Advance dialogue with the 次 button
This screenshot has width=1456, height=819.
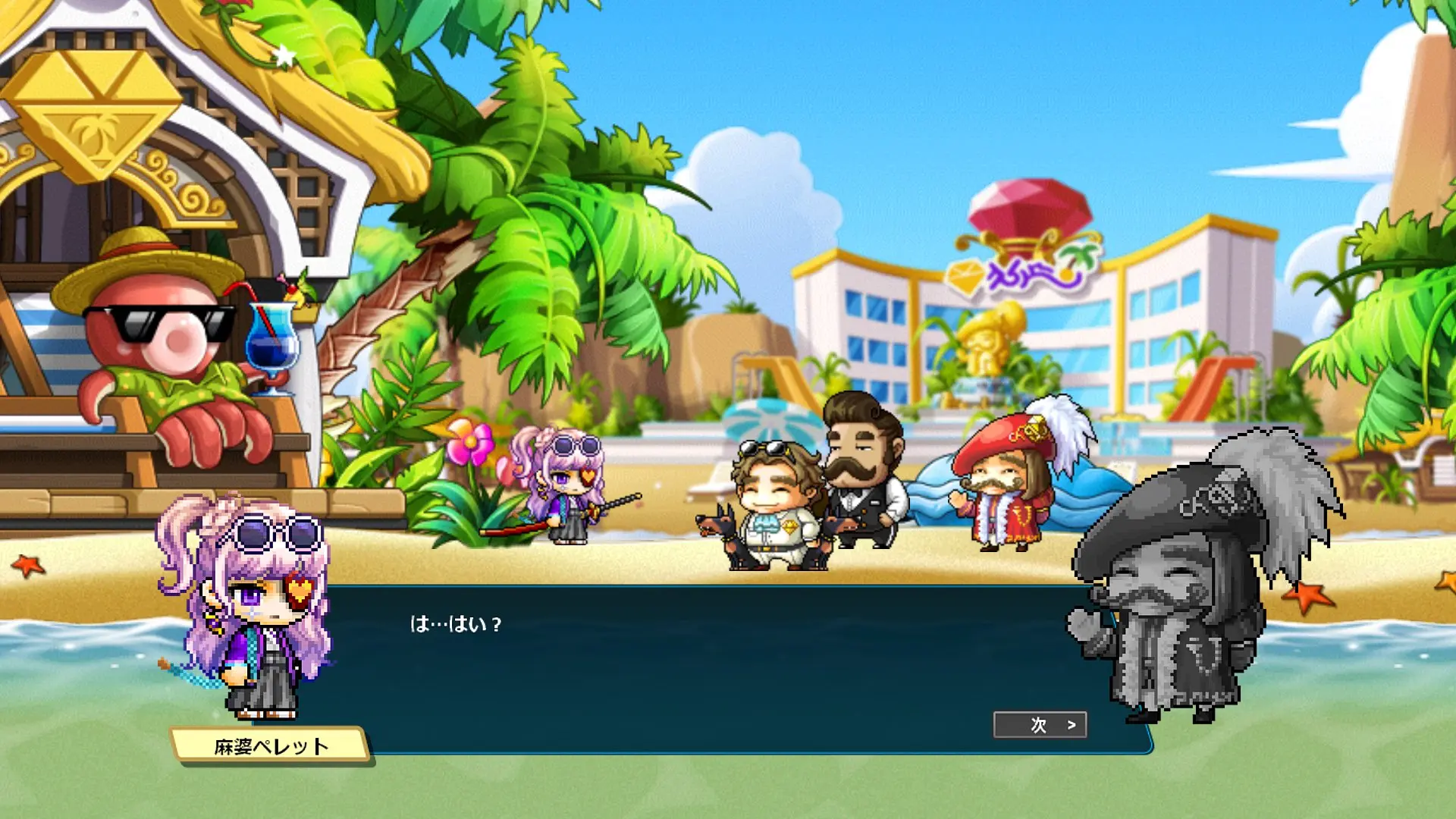click(1040, 725)
